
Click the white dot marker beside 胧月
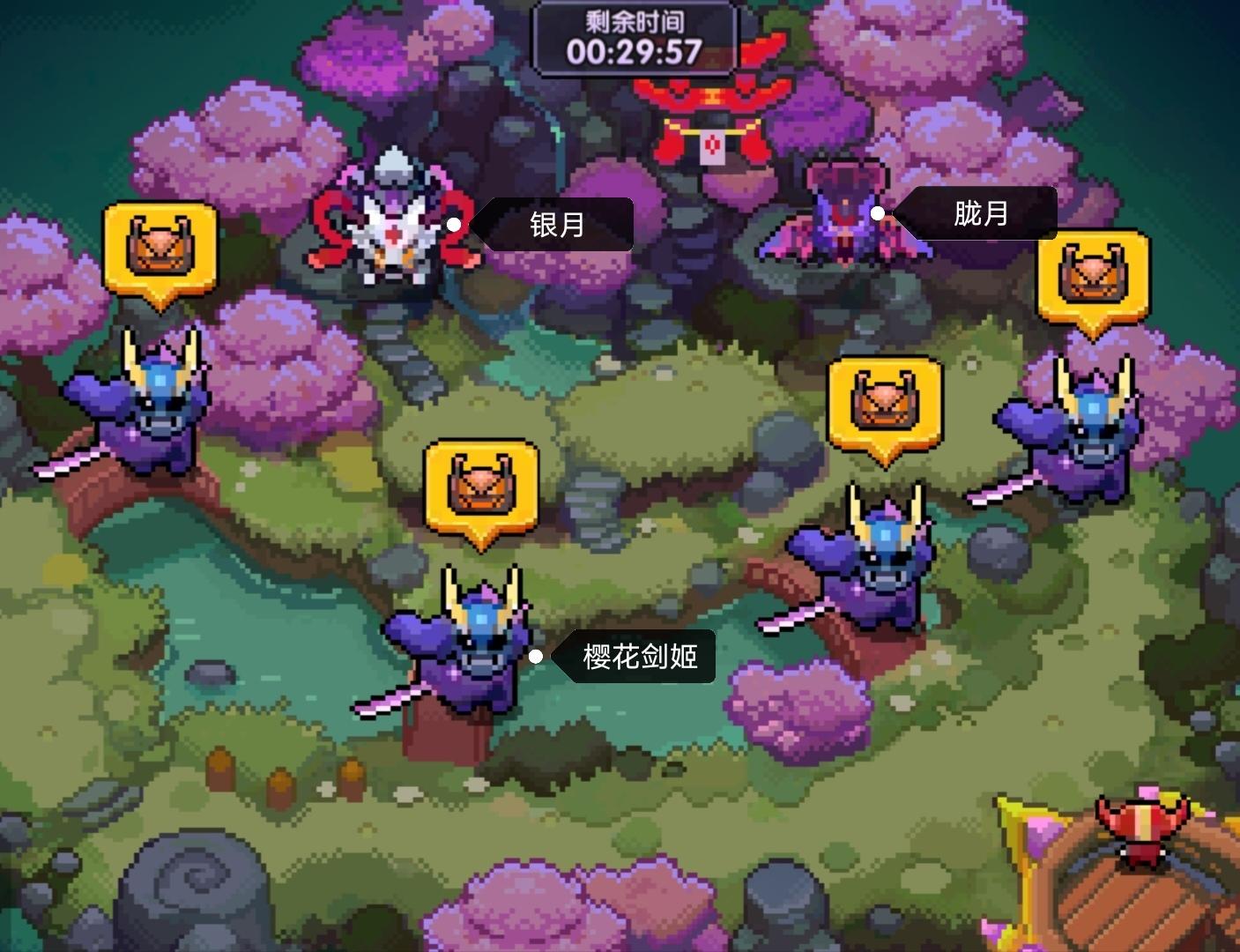tap(878, 212)
